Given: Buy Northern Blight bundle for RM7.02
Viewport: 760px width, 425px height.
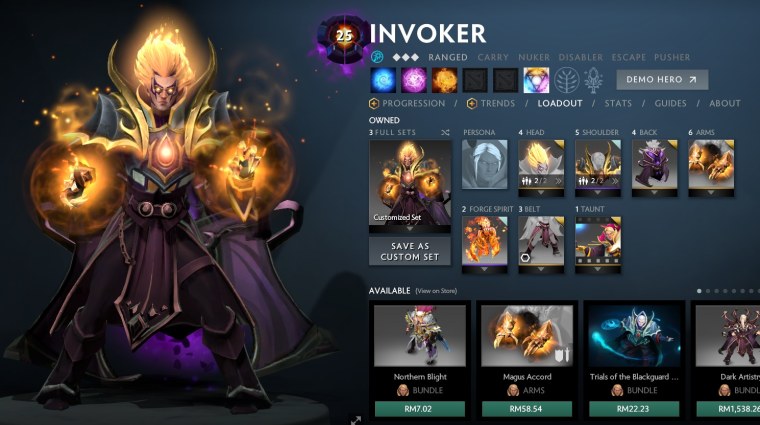Looking at the screenshot, I should click(x=416, y=408).
